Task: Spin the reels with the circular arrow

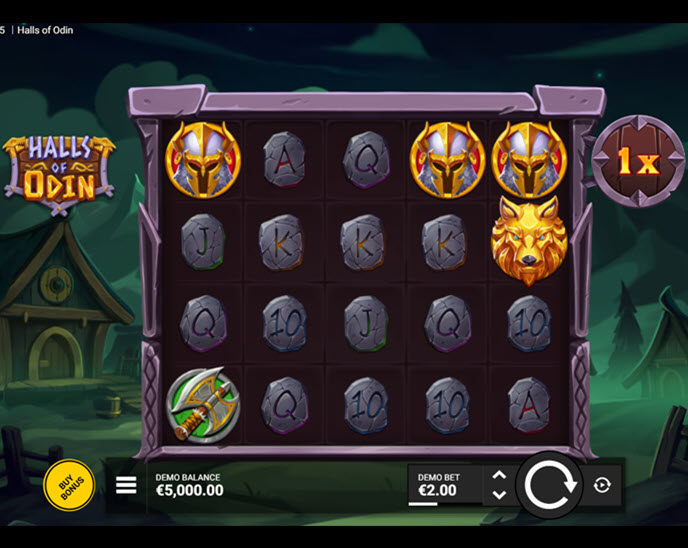Action: click(550, 485)
